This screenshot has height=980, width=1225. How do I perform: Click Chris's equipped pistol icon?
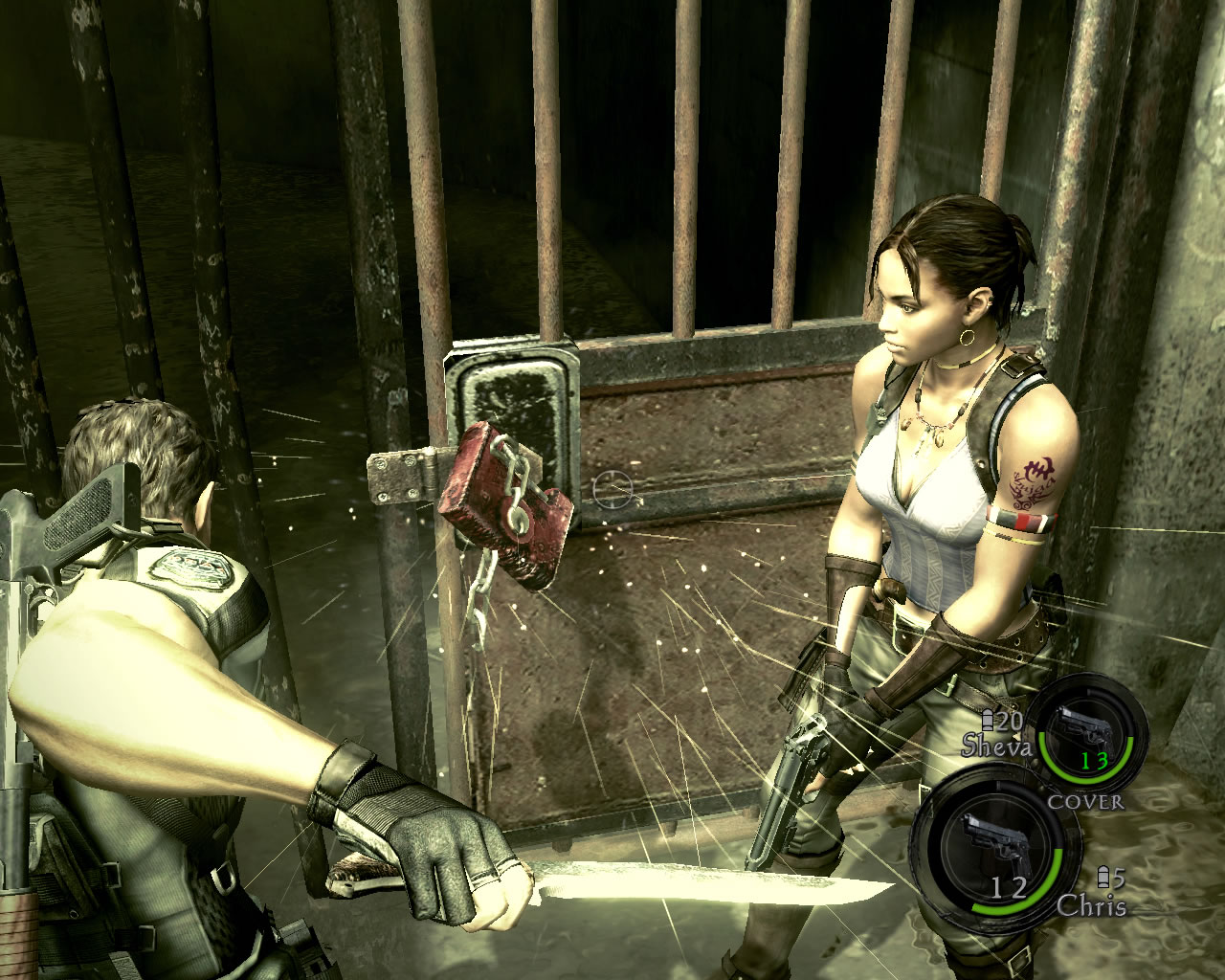click(990, 840)
